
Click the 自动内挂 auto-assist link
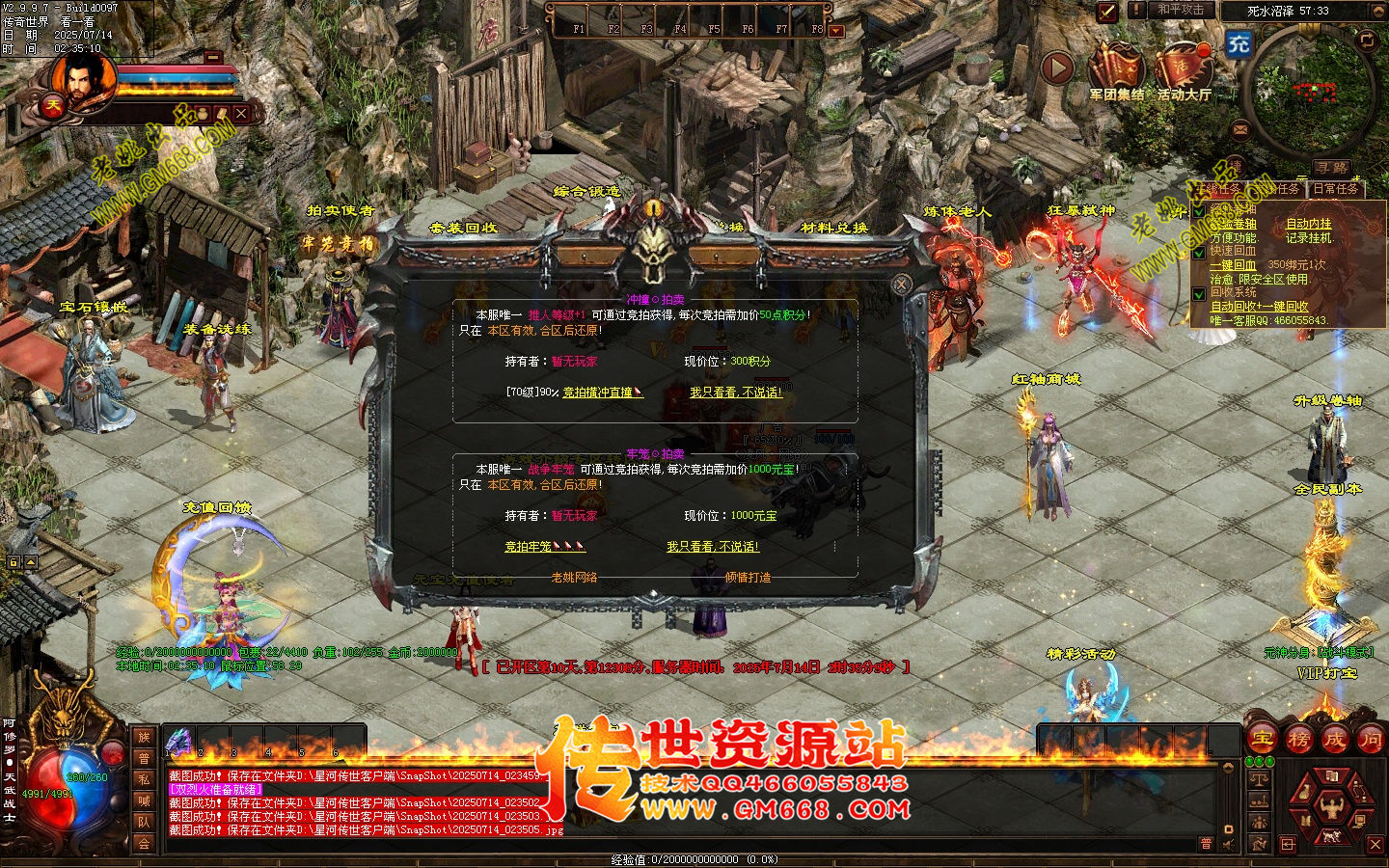tap(1308, 224)
